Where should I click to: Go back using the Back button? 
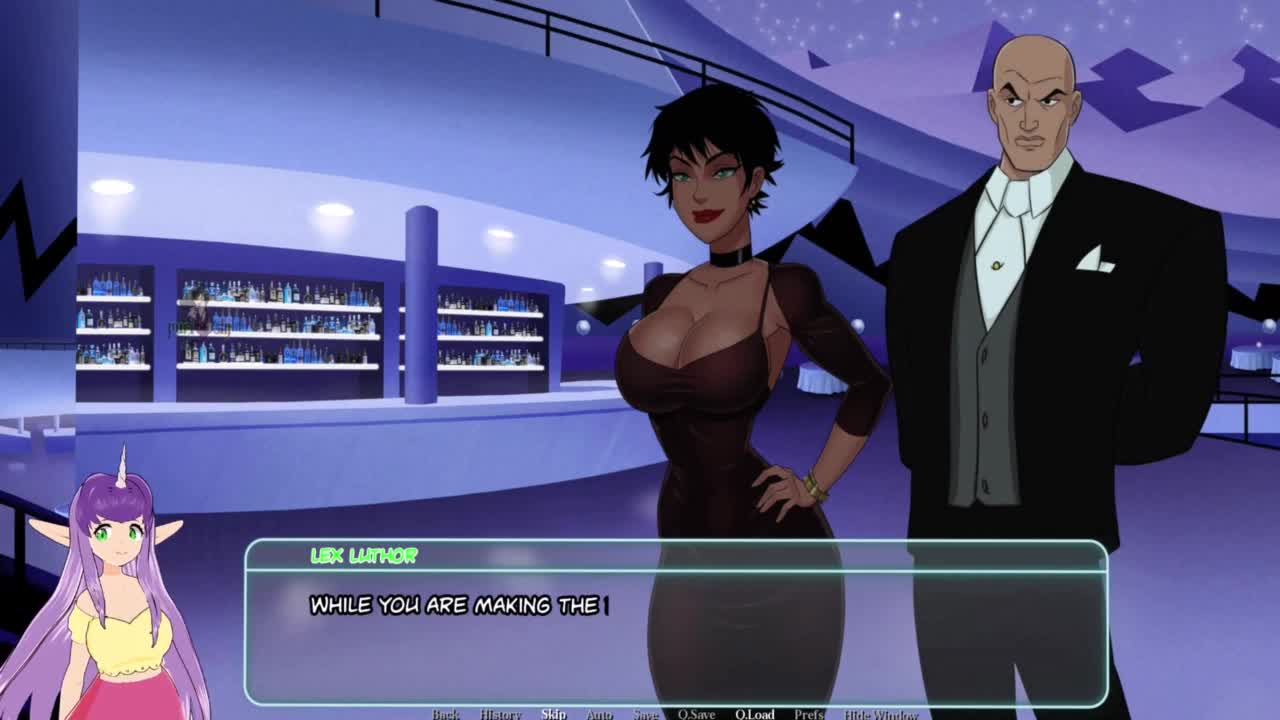pyautogui.click(x=446, y=714)
